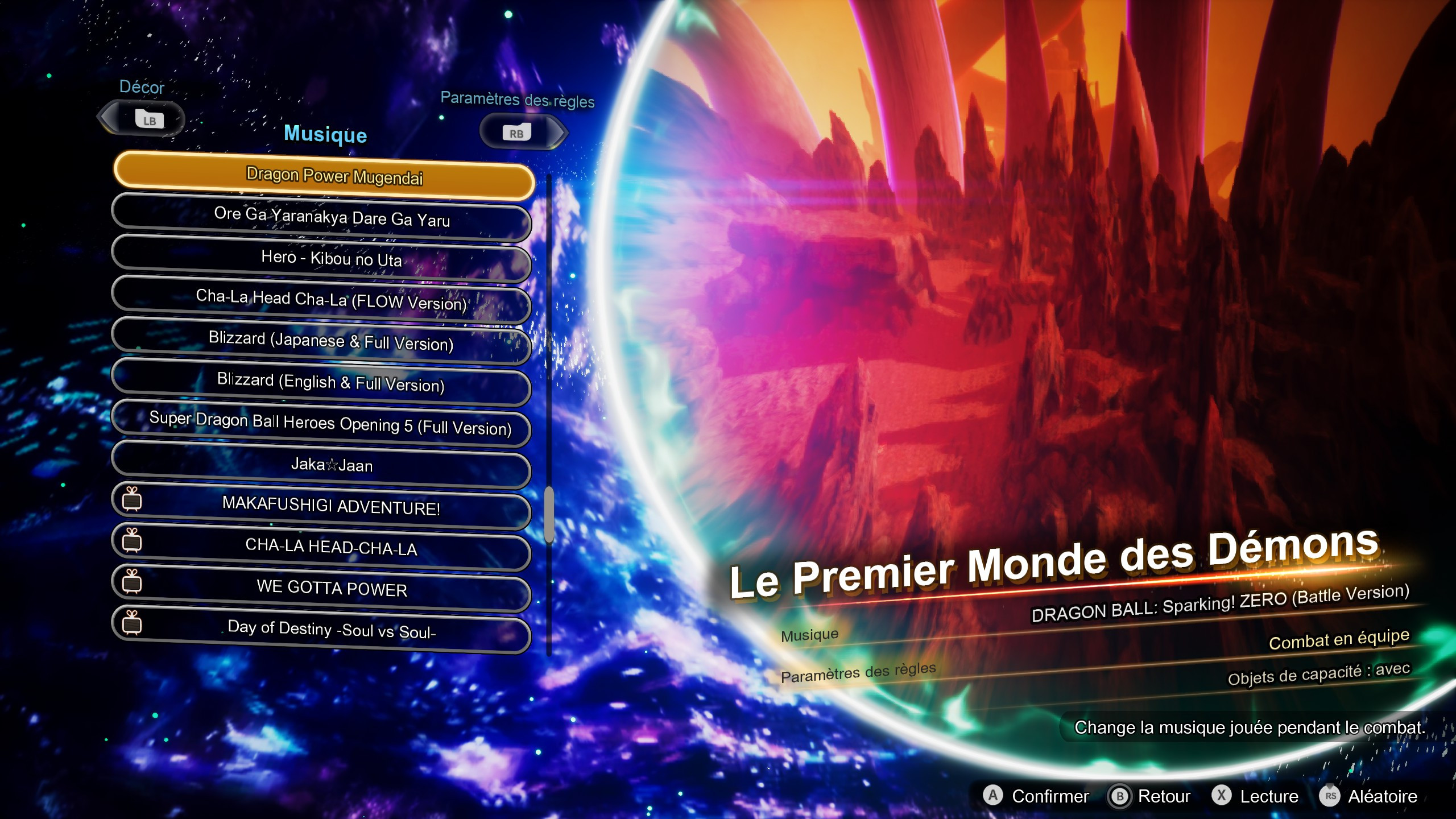The height and width of the screenshot is (819, 1456).
Task: Select the Dragon Power Mugendai track
Action: coord(334,177)
